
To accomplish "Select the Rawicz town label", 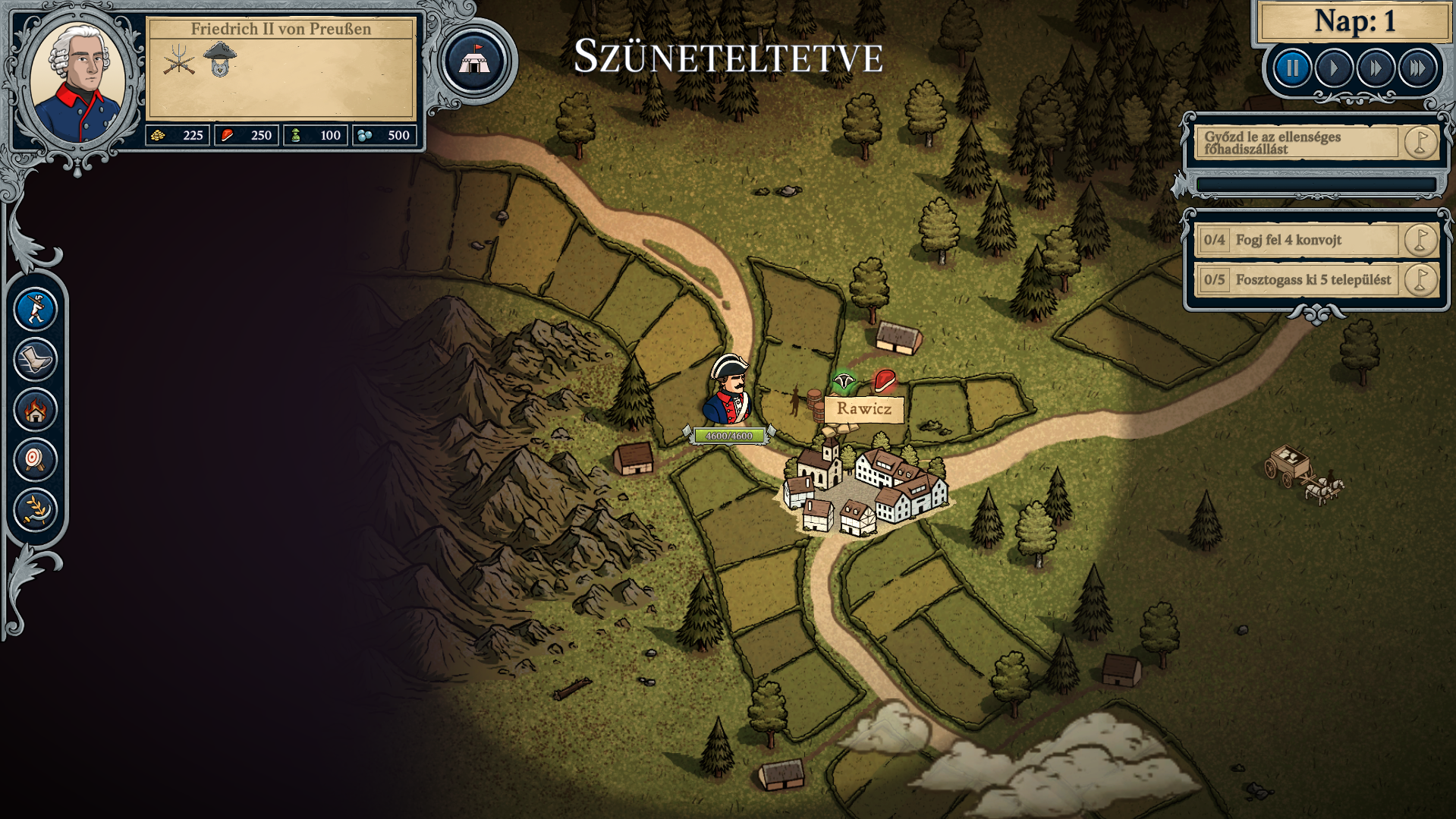I will pos(863,409).
